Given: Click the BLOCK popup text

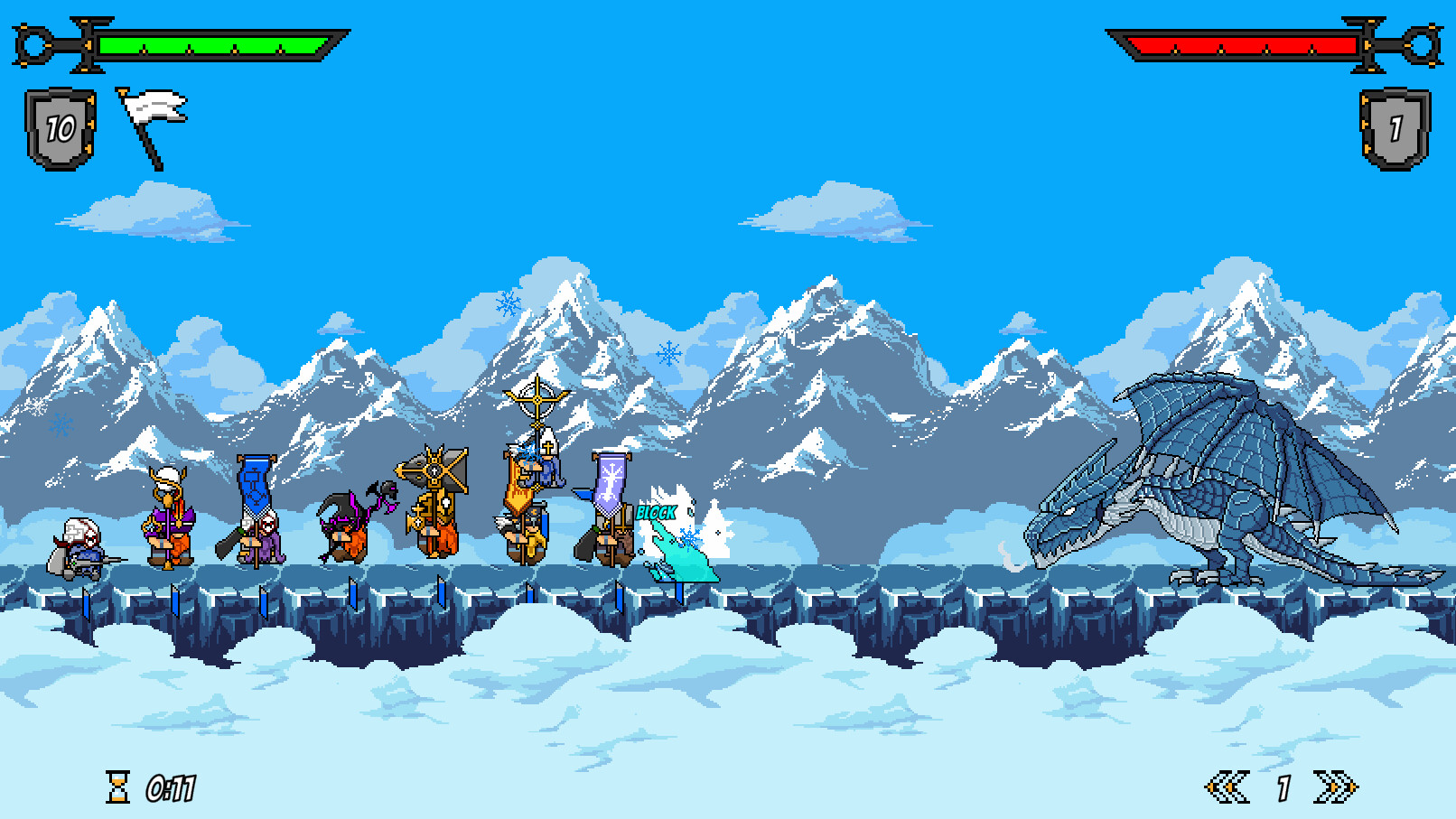Looking at the screenshot, I should (657, 512).
